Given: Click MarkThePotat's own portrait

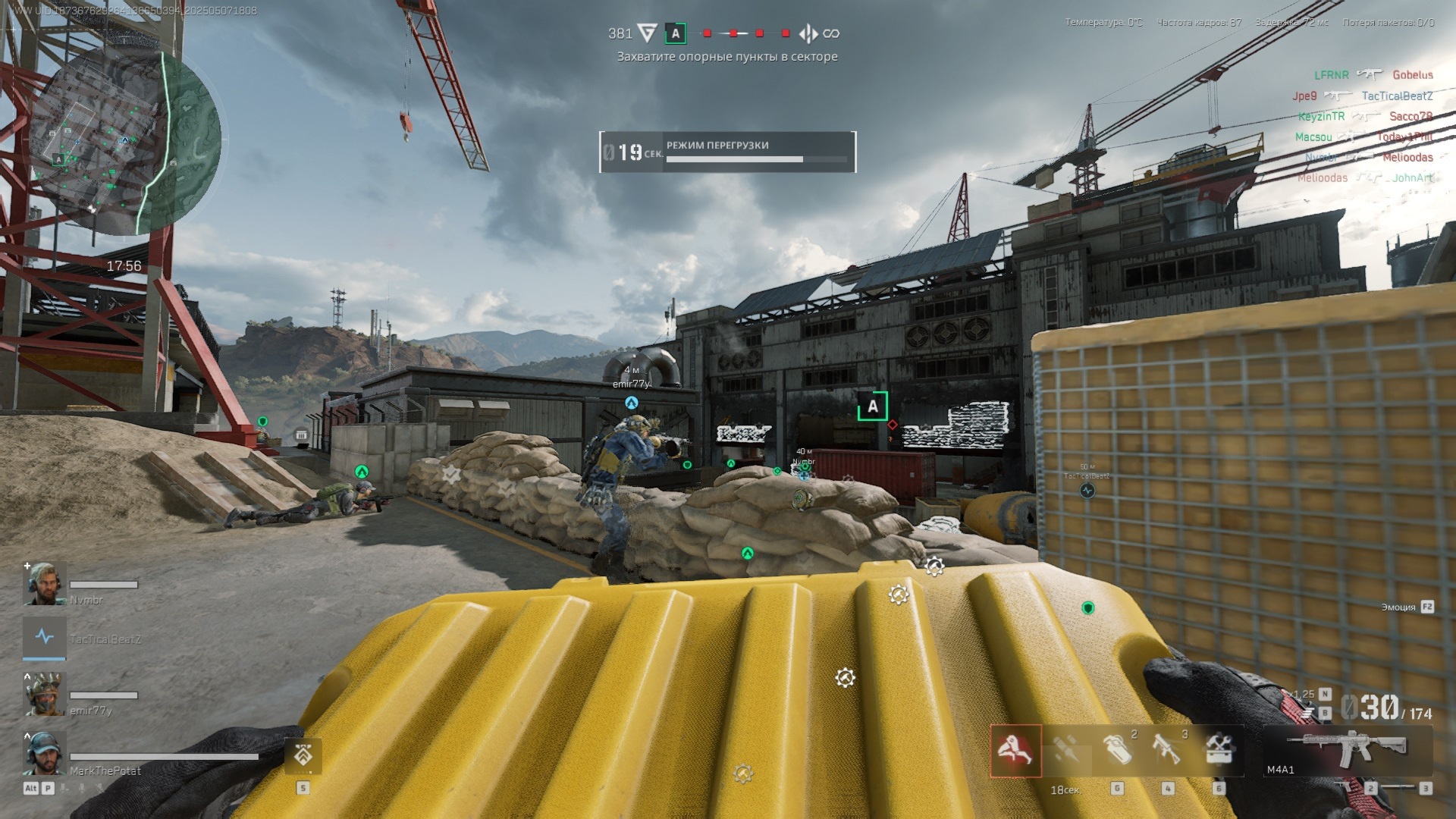Looking at the screenshot, I should click(45, 753).
